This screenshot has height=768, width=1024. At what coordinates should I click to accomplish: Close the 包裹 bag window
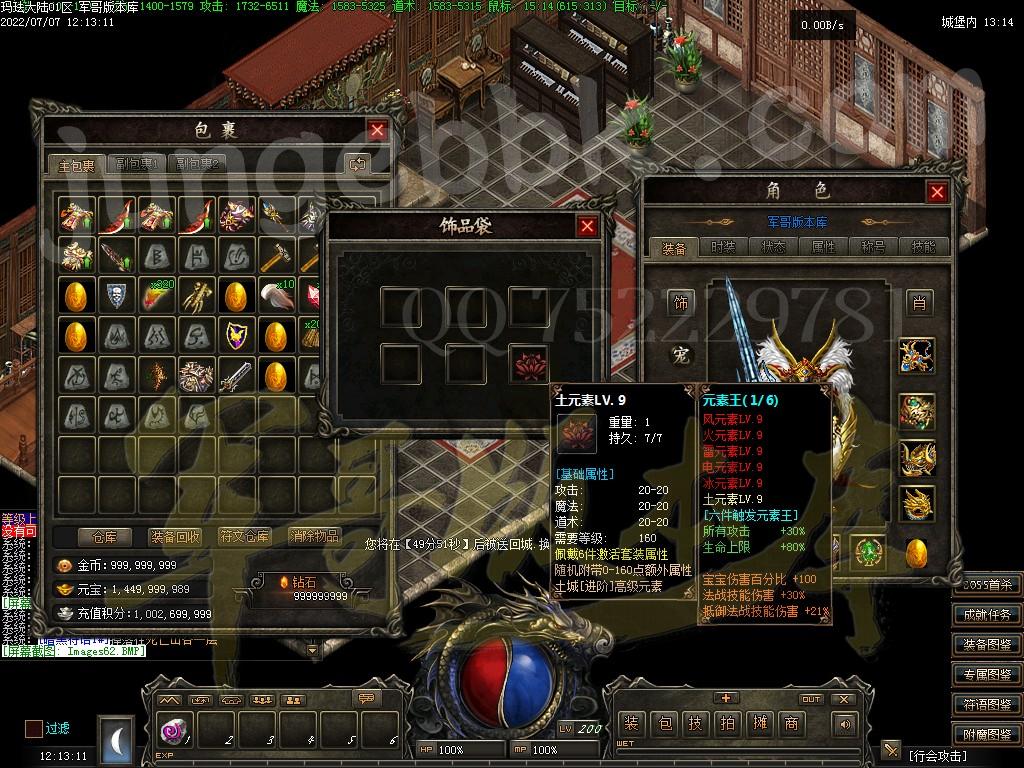pos(377,130)
